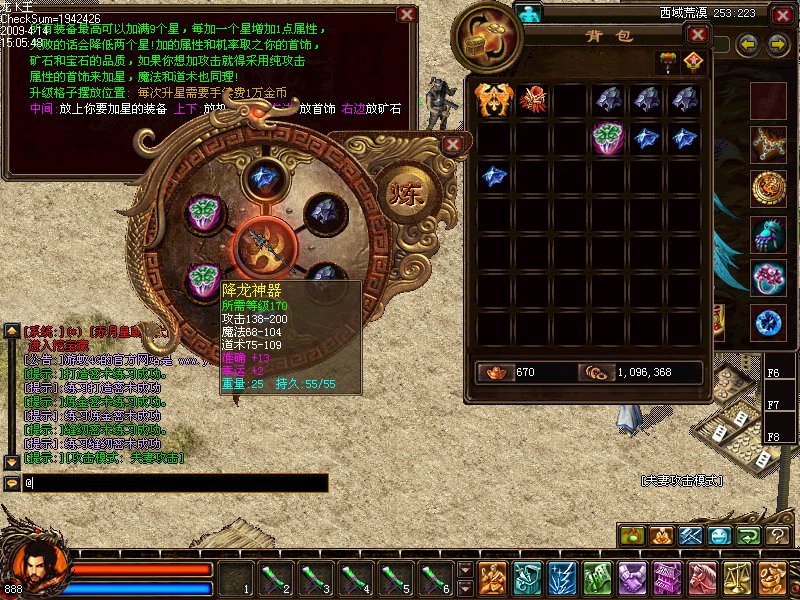
Task: Select the orange winged armor in the backpack
Action: (494, 100)
